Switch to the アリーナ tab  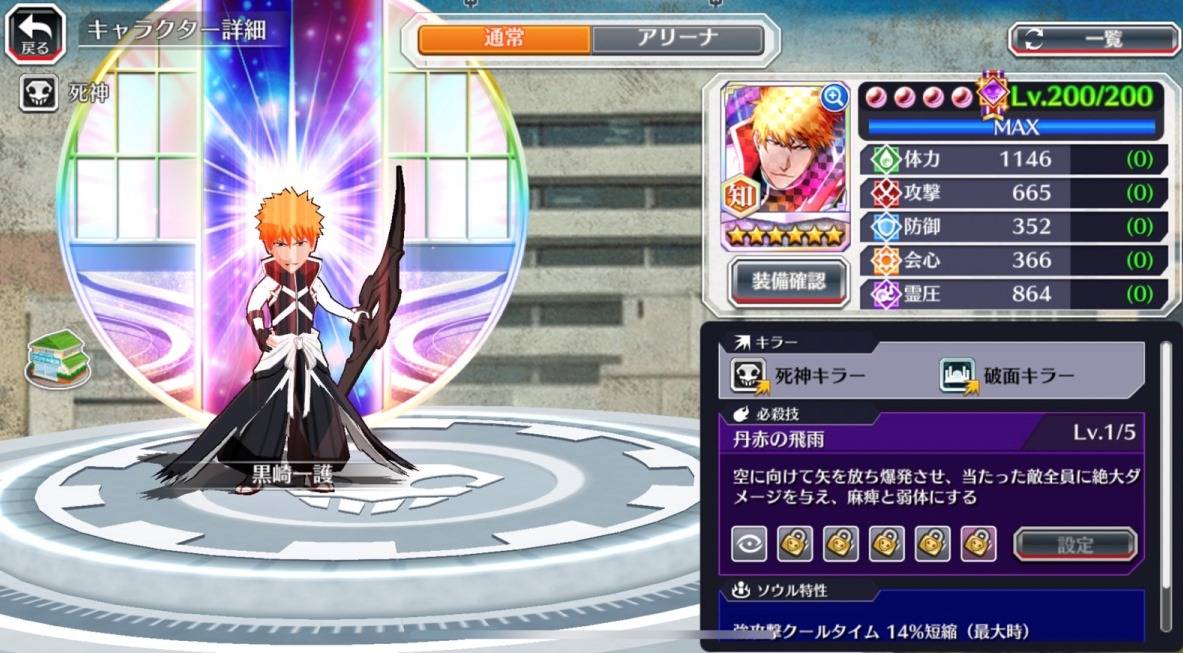click(x=677, y=39)
